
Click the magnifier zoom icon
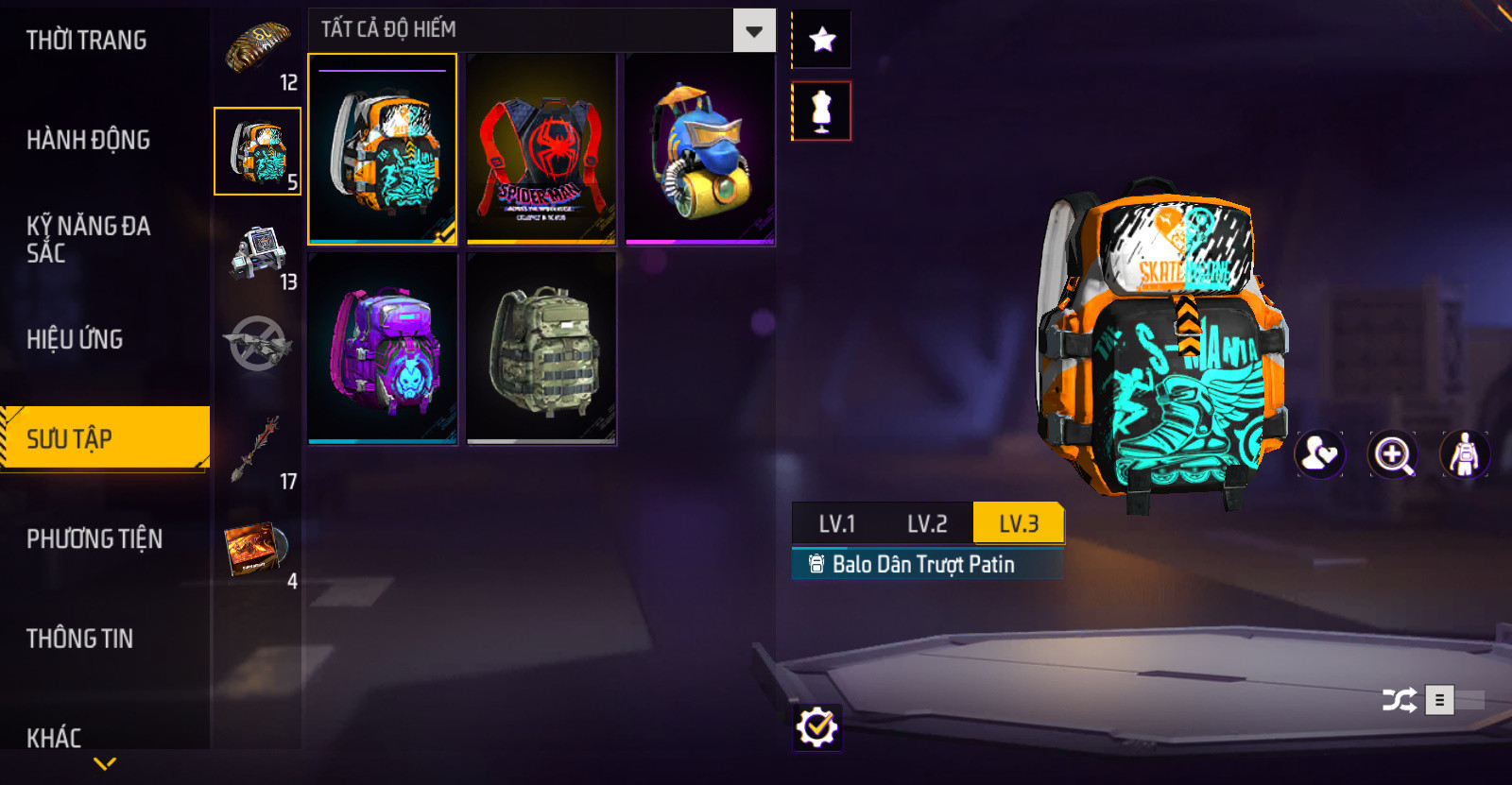tap(1393, 455)
